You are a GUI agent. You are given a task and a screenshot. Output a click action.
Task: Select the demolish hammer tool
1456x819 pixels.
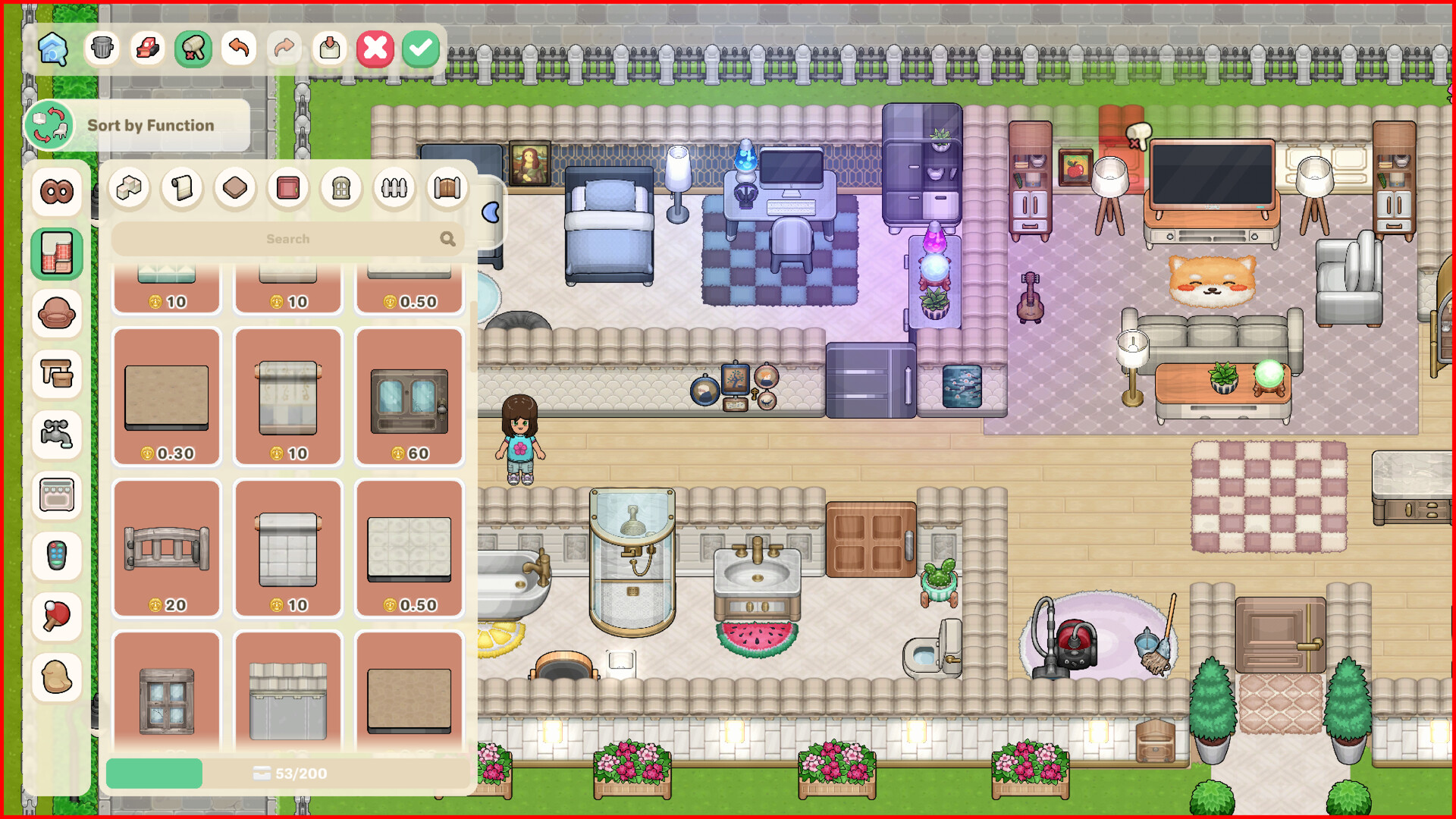click(193, 49)
